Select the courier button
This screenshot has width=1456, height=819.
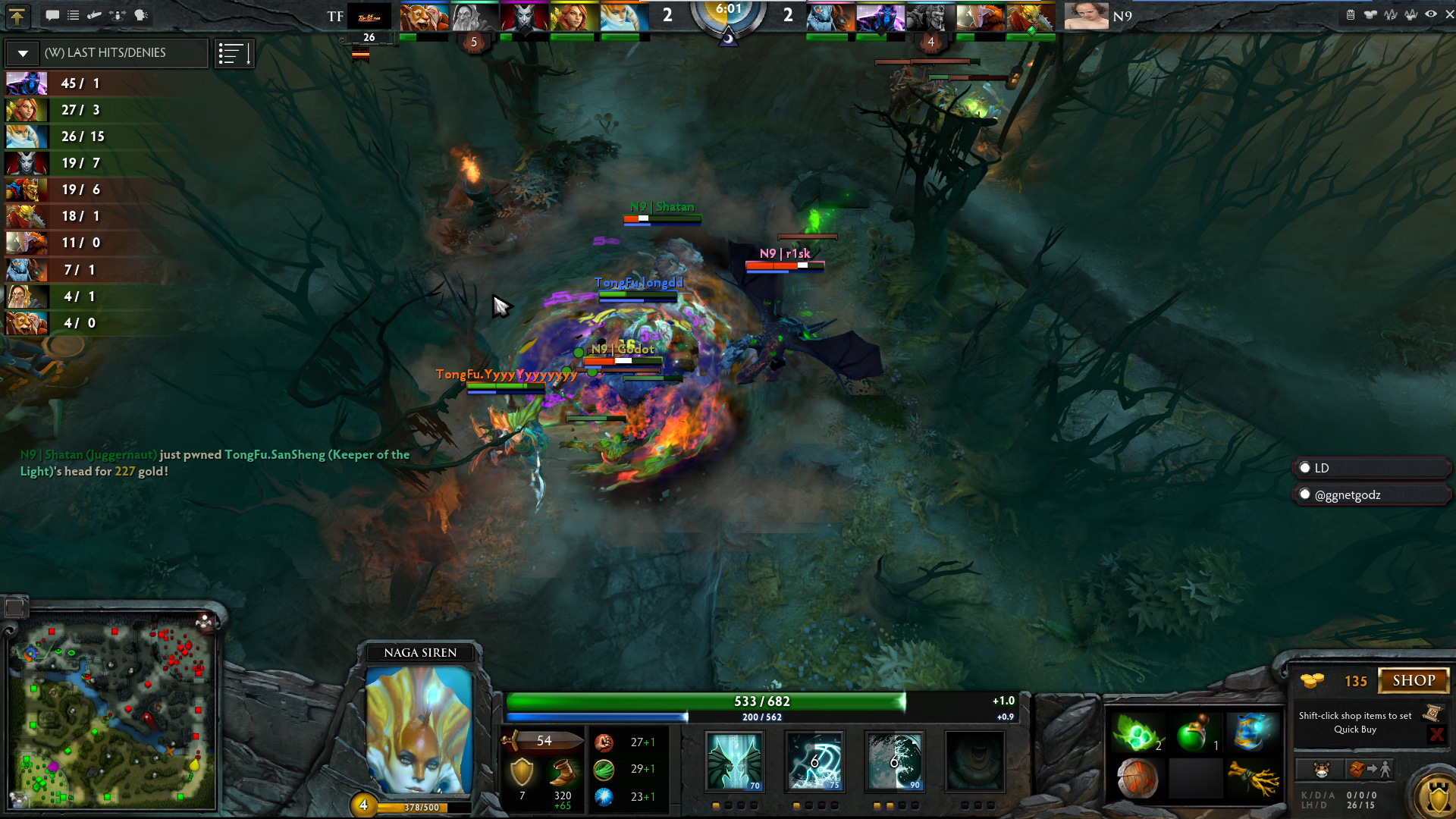[x=1321, y=770]
